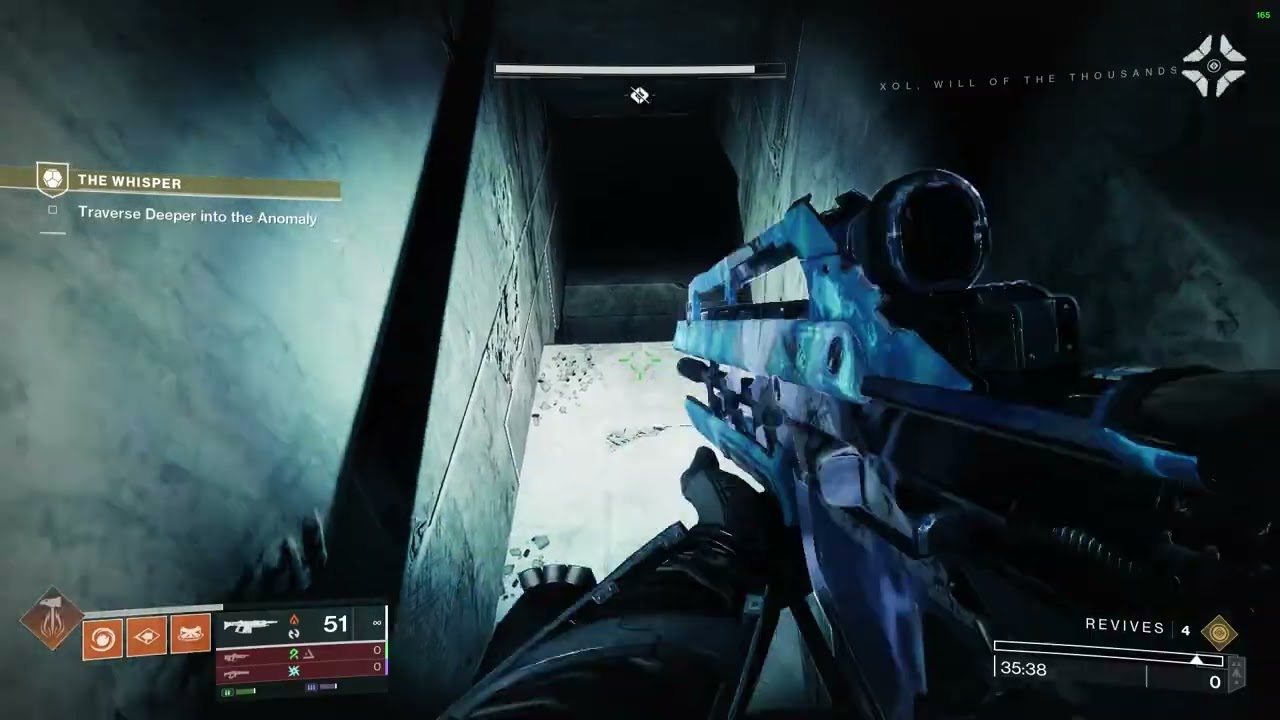Trigger the diamond melee ability icon
The height and width of the screenshot is (720, 1280).
[x=146, y=635]
